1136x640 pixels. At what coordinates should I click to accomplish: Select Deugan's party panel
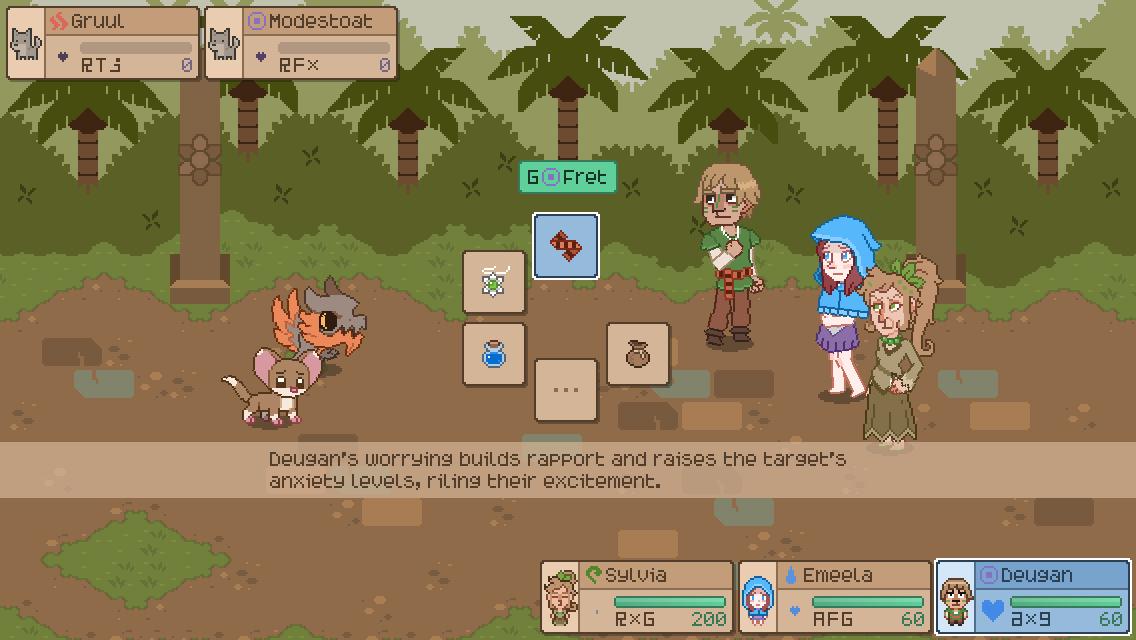coord(1032,597)
